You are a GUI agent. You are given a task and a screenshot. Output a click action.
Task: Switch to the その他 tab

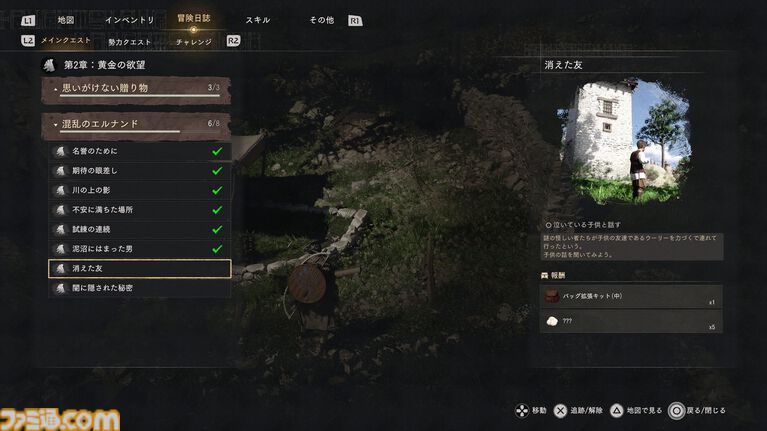coord(321,20)
